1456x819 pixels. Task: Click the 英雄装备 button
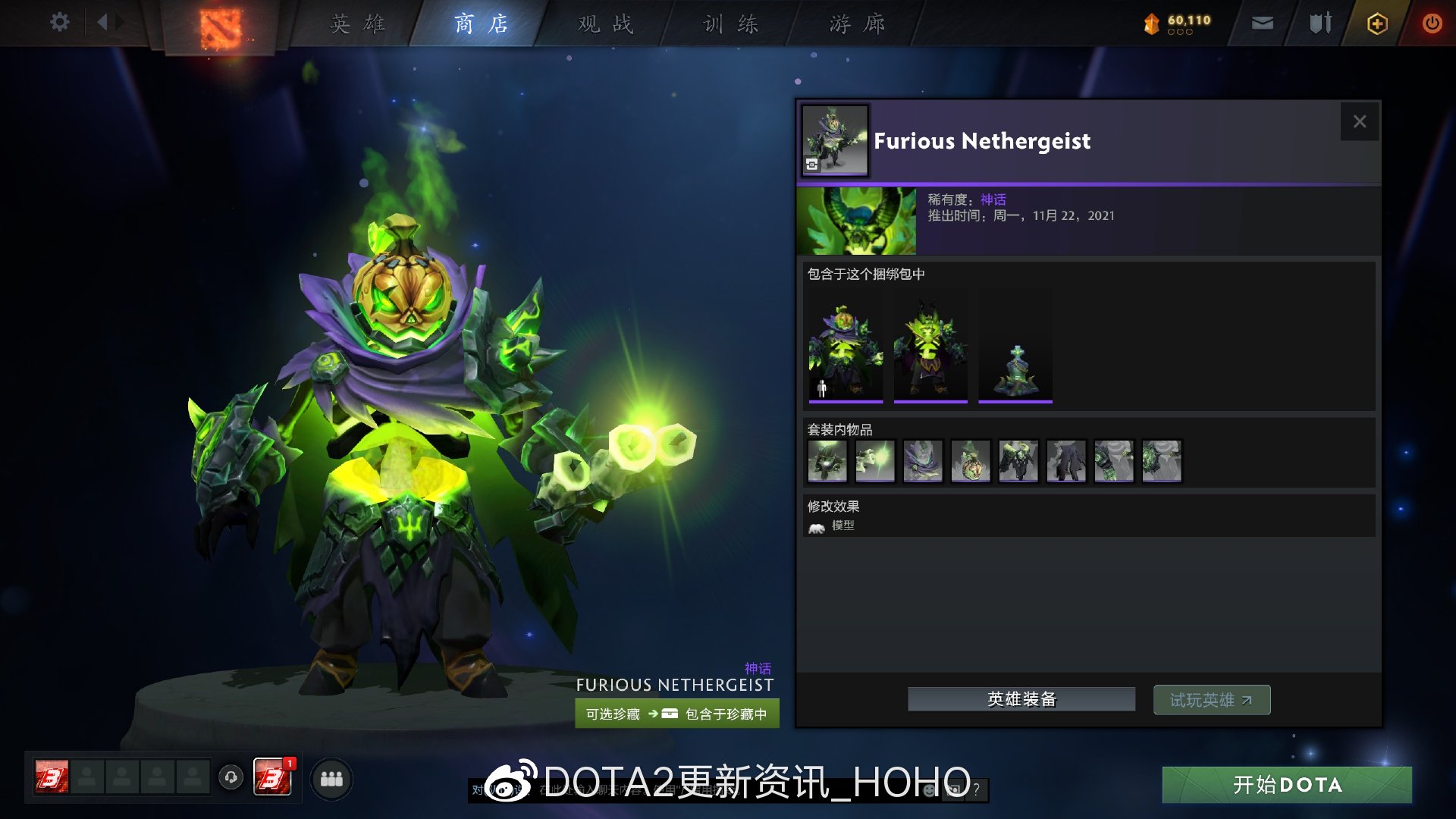pyautogui.click(x=1021, y=699)
